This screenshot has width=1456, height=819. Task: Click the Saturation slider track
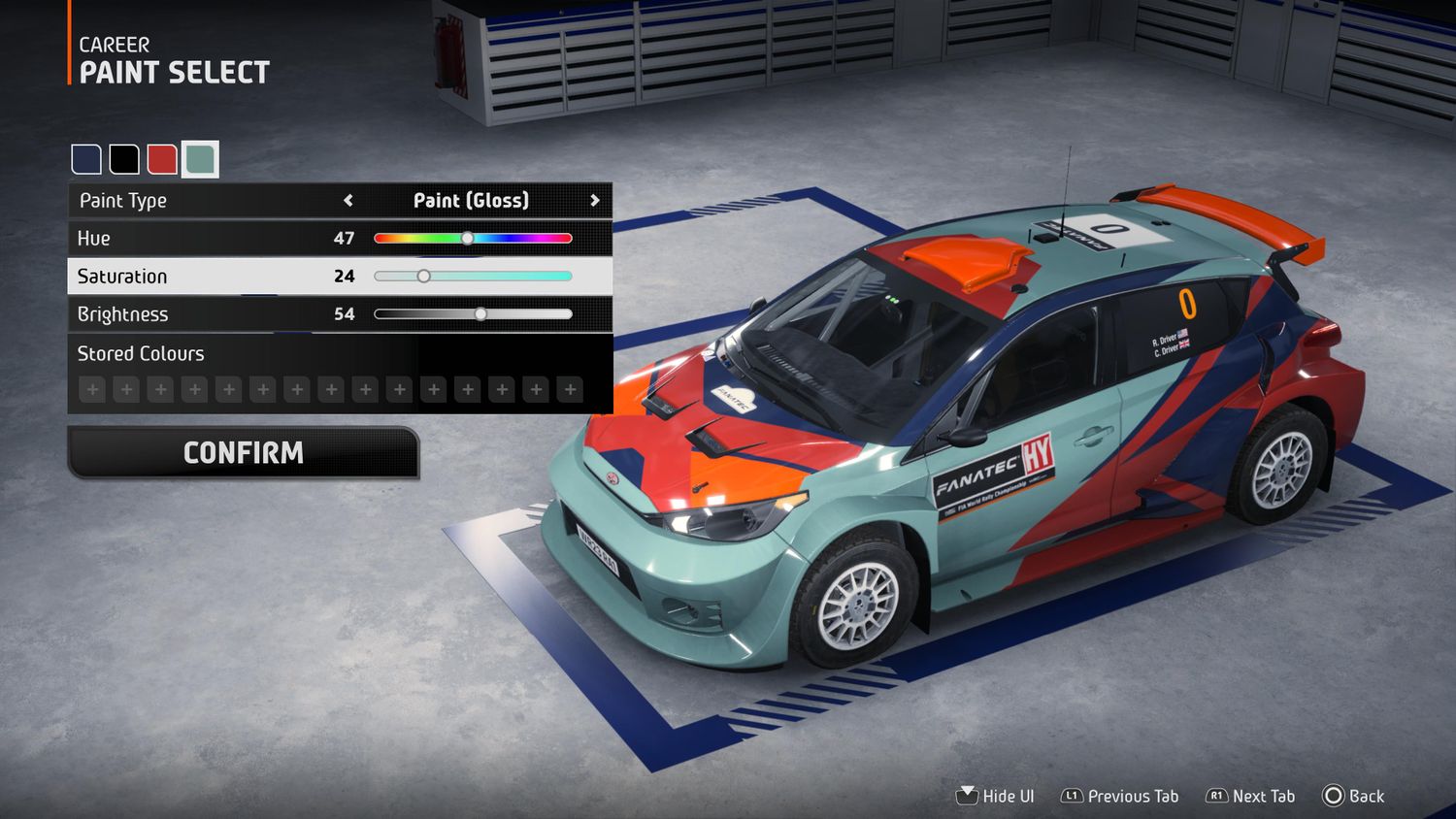[x=473, y=277]
